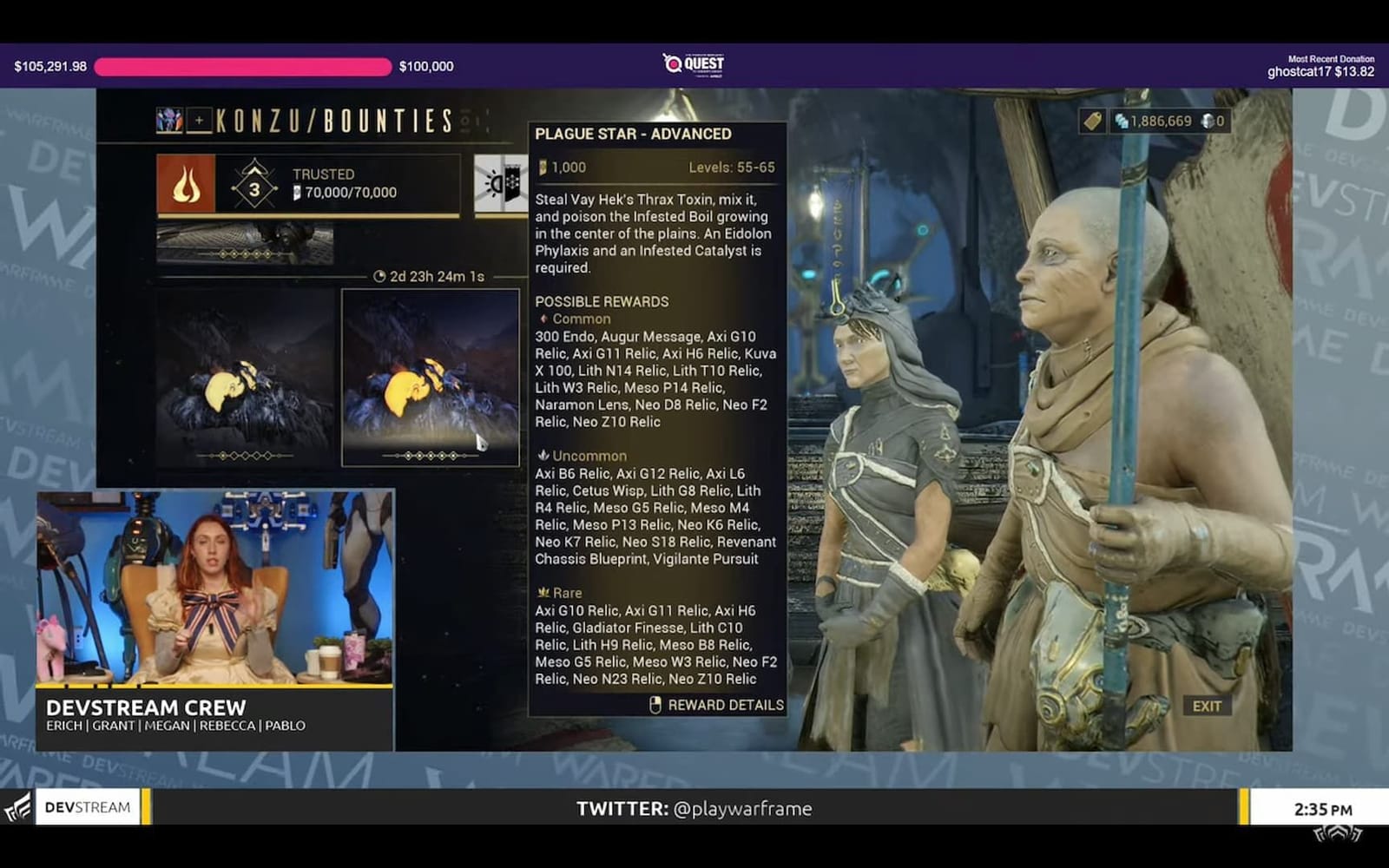The width and height of the screenshot is (1389, 868).
Task: Open the market price tag icon
Action: (x=1091, y=122)
